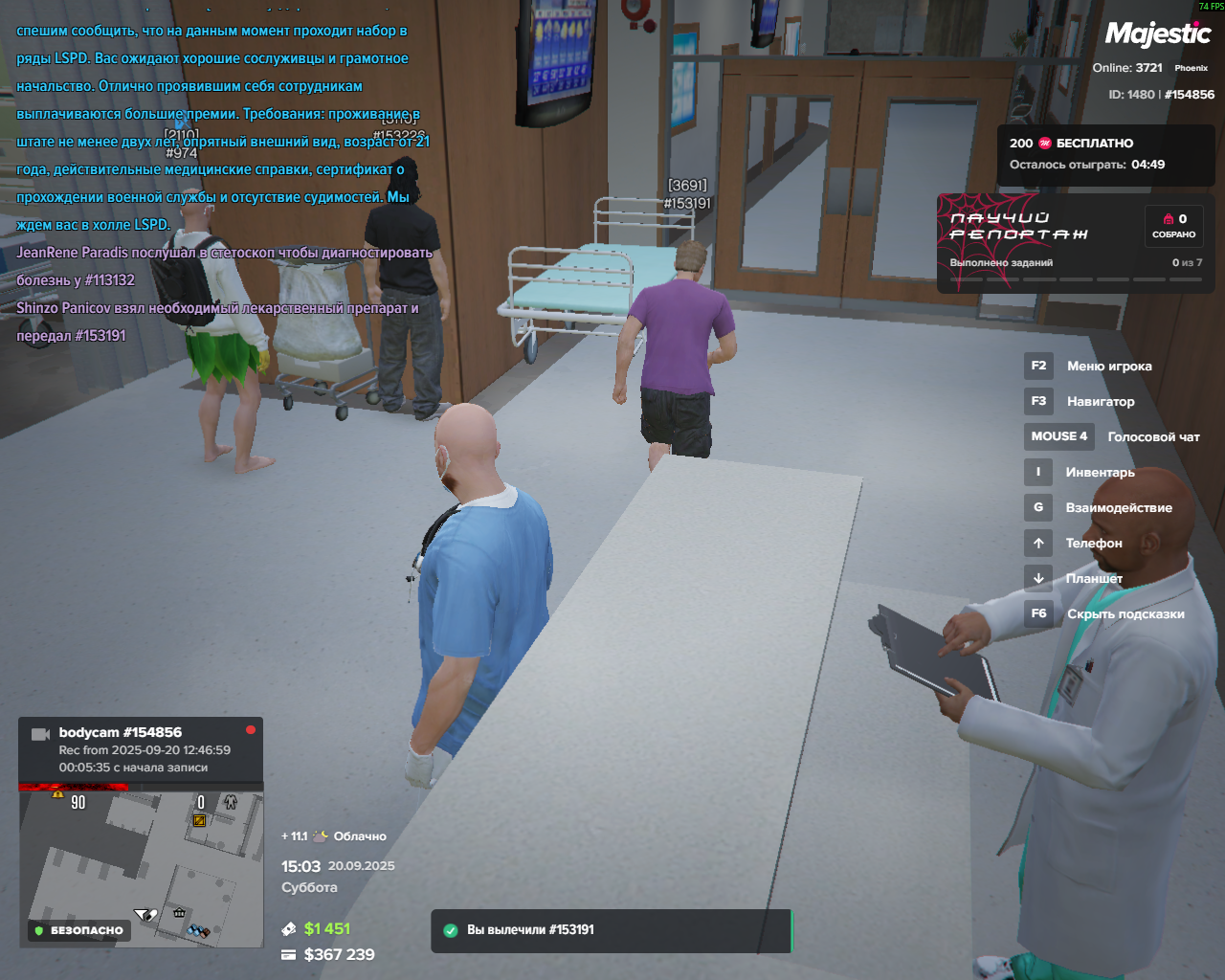Select the 200 БЕСПЛАТНО reward panel
The width and height of the screenshot is (1225, 980).
pyautogui.click(x=1105, y=153)
